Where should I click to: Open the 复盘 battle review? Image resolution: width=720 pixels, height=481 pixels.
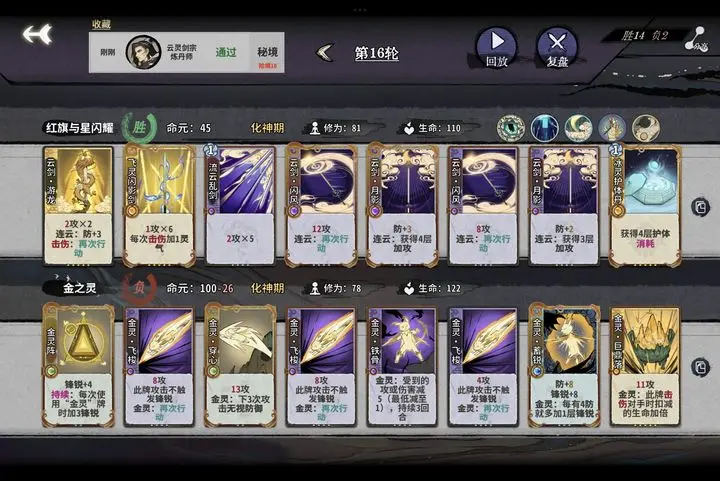point(556,46)
